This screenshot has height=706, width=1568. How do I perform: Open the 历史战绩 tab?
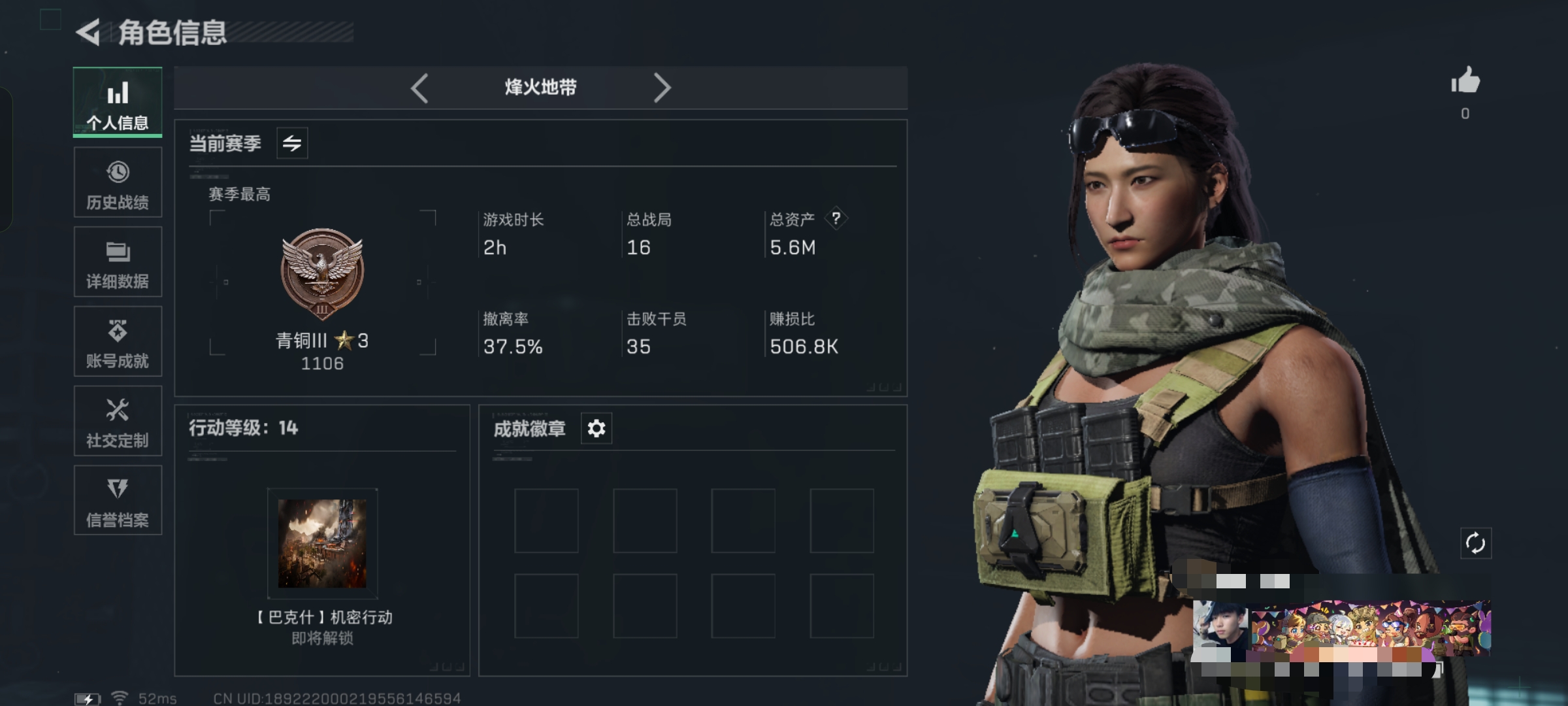(118, 182)
